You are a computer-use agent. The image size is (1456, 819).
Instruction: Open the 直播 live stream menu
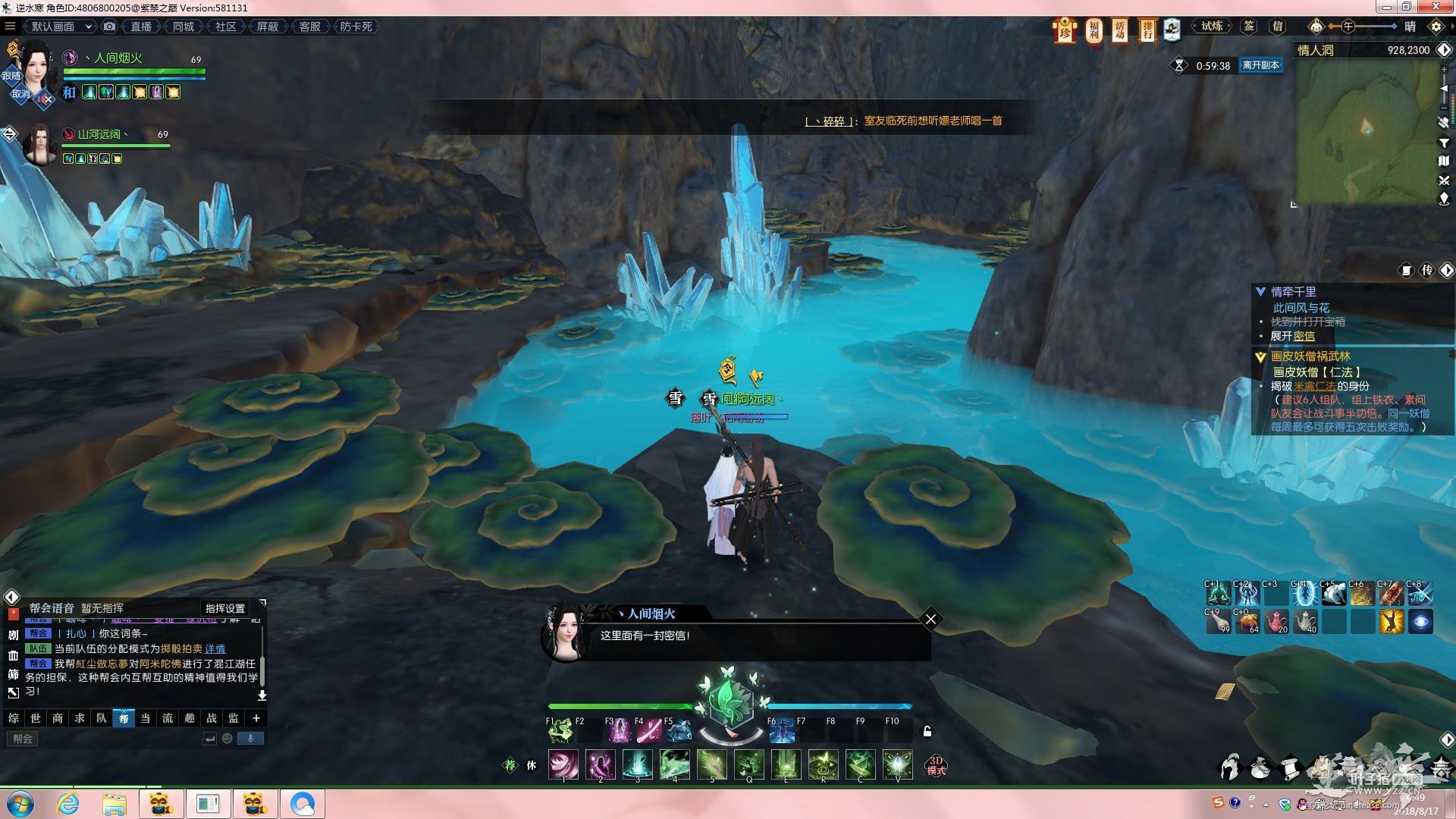(x=141, y=27)
